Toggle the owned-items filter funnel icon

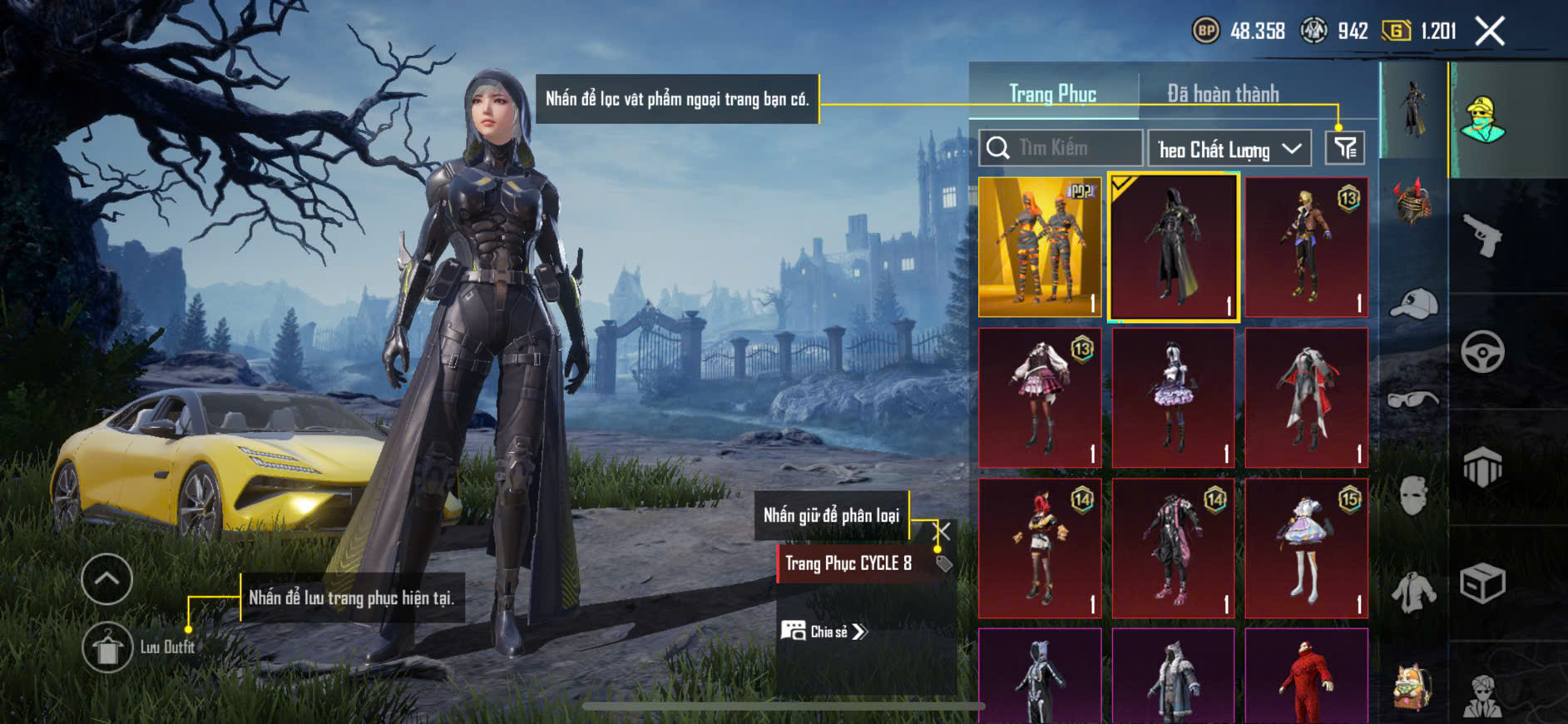tap(1344, 149)
